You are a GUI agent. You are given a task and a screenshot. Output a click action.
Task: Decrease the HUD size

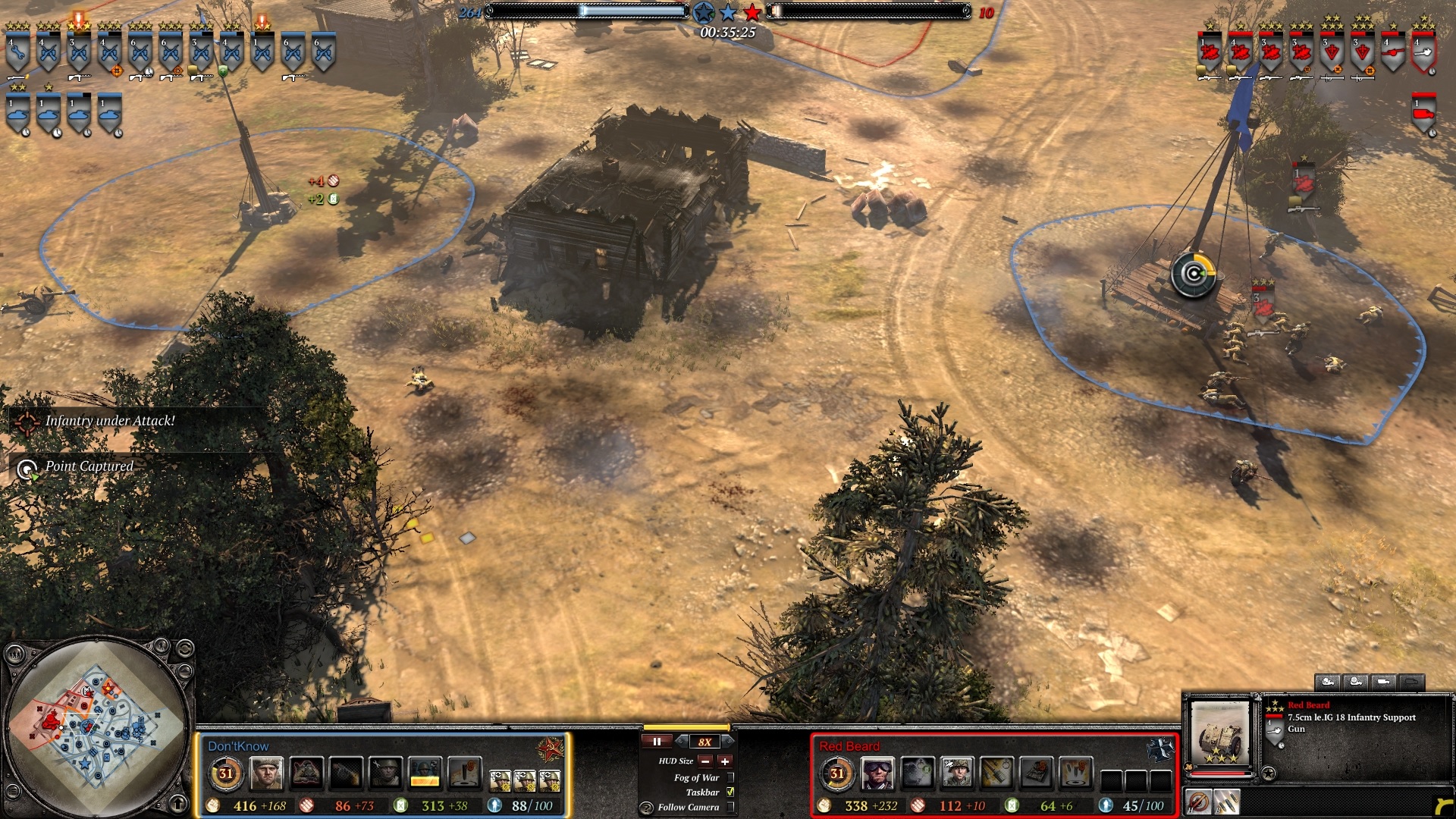click(x=705, y=761)
